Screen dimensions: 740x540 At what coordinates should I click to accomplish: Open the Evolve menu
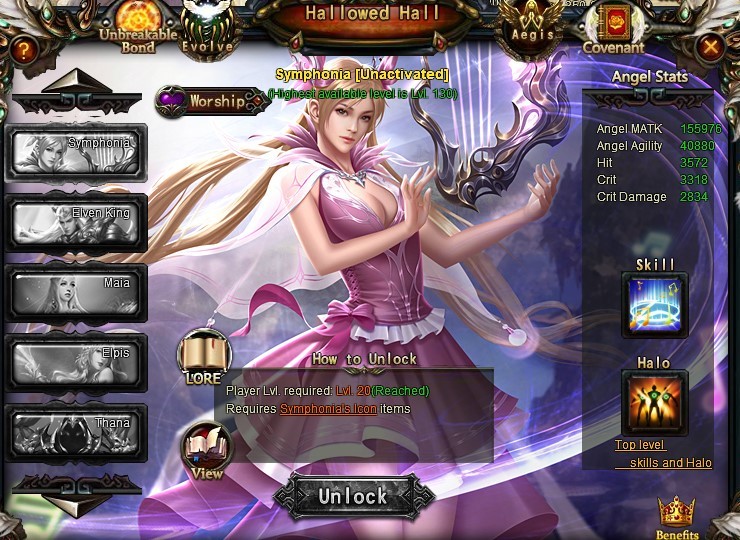(208, 27)
